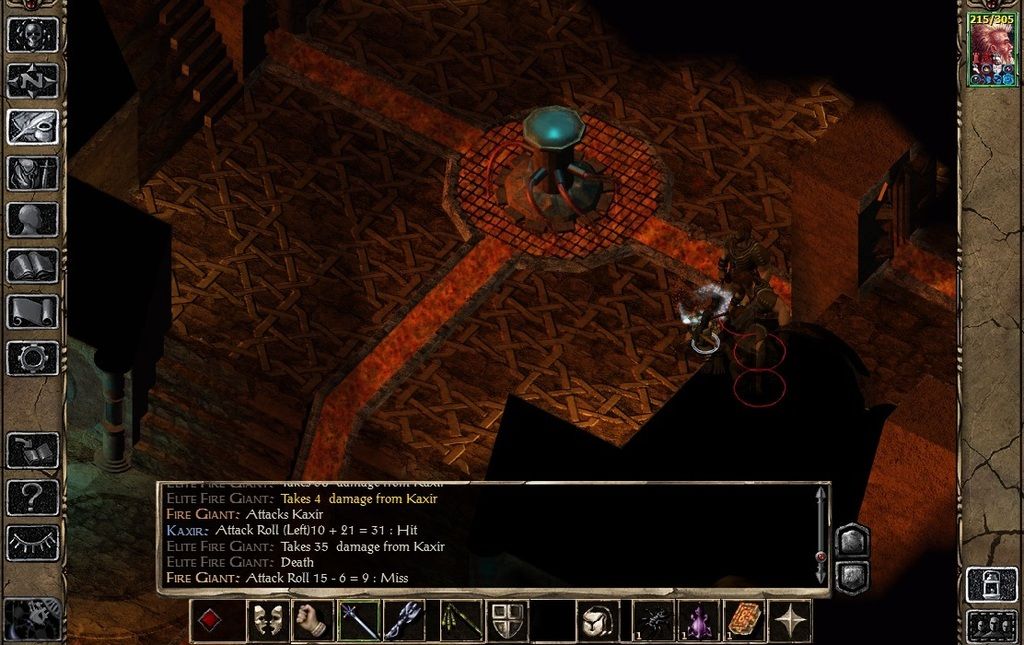Click the closed eye button in sidebar

click(33, 541)
